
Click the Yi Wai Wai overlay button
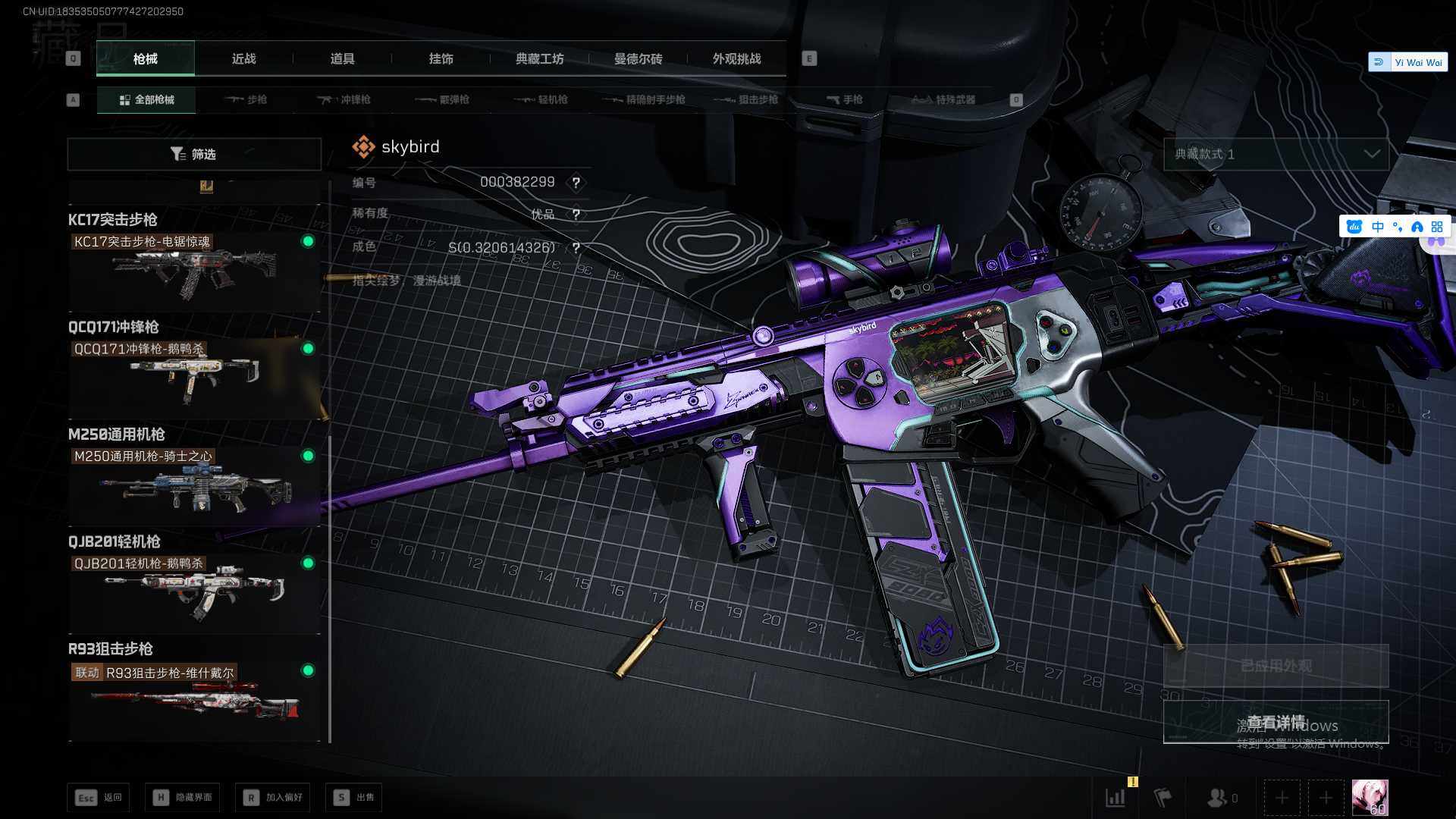pos(1408,62)
